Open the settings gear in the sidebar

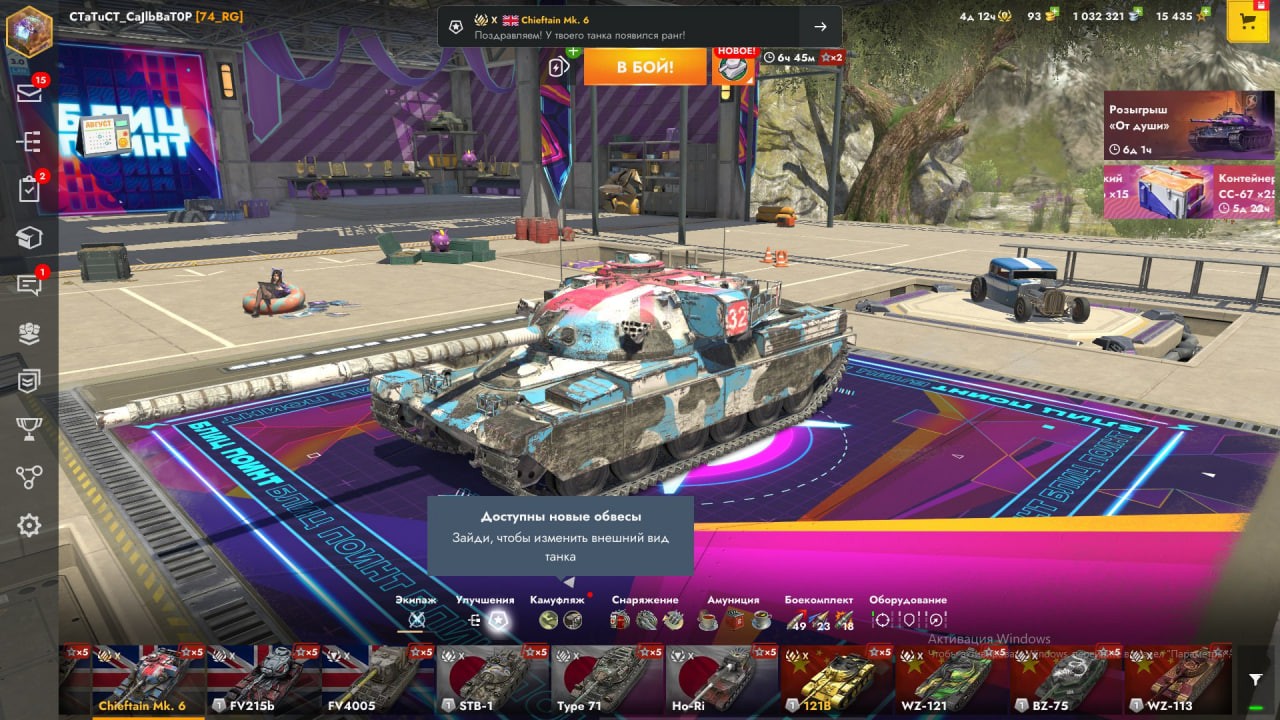click(x=29, y=525)
